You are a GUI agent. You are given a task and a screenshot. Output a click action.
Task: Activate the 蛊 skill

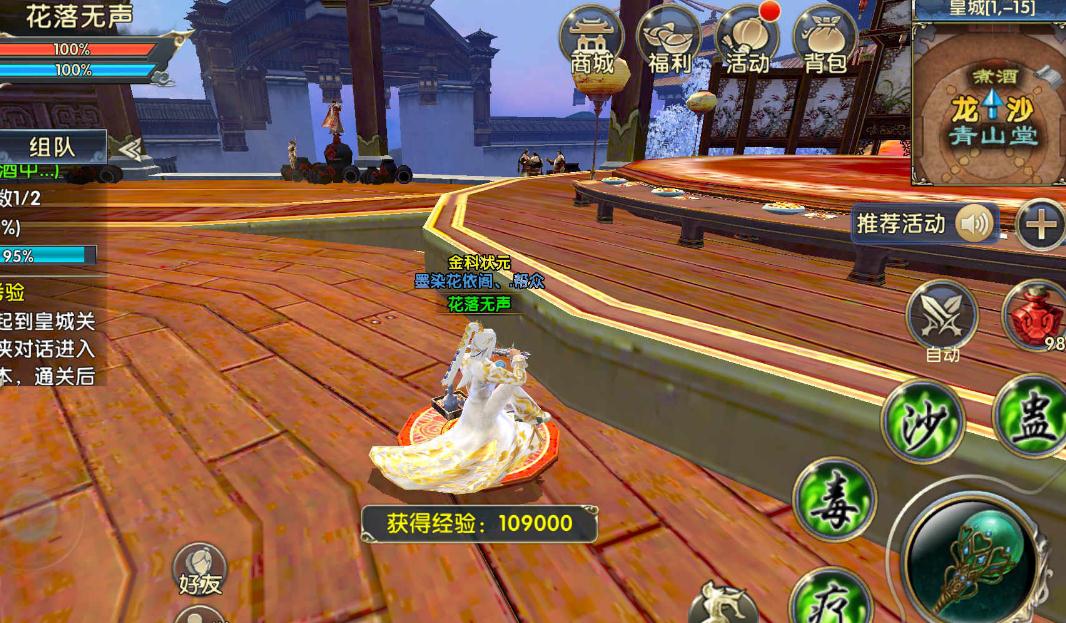point(1032,416)
